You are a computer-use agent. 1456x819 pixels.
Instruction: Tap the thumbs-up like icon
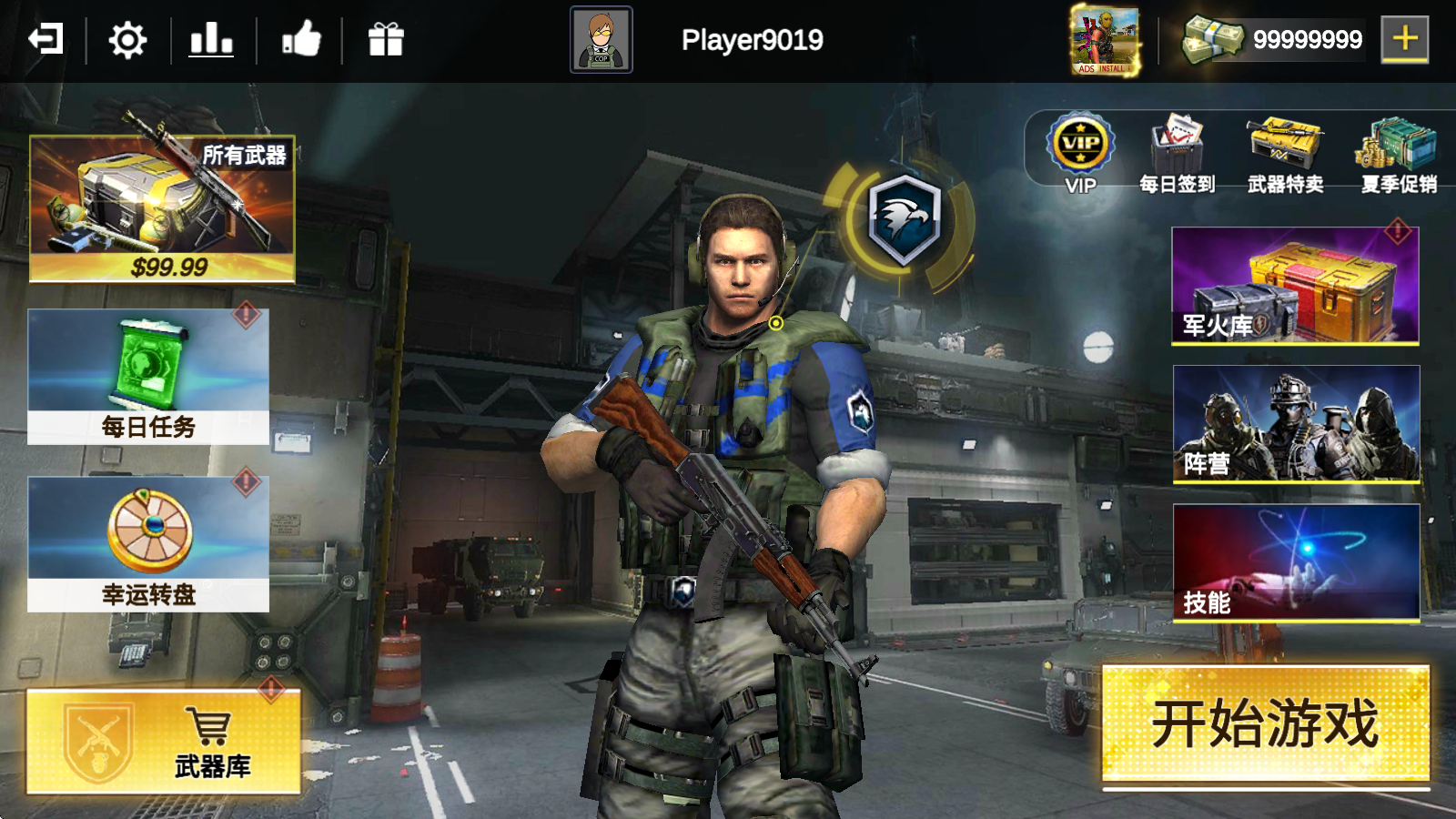pos(301,40)
